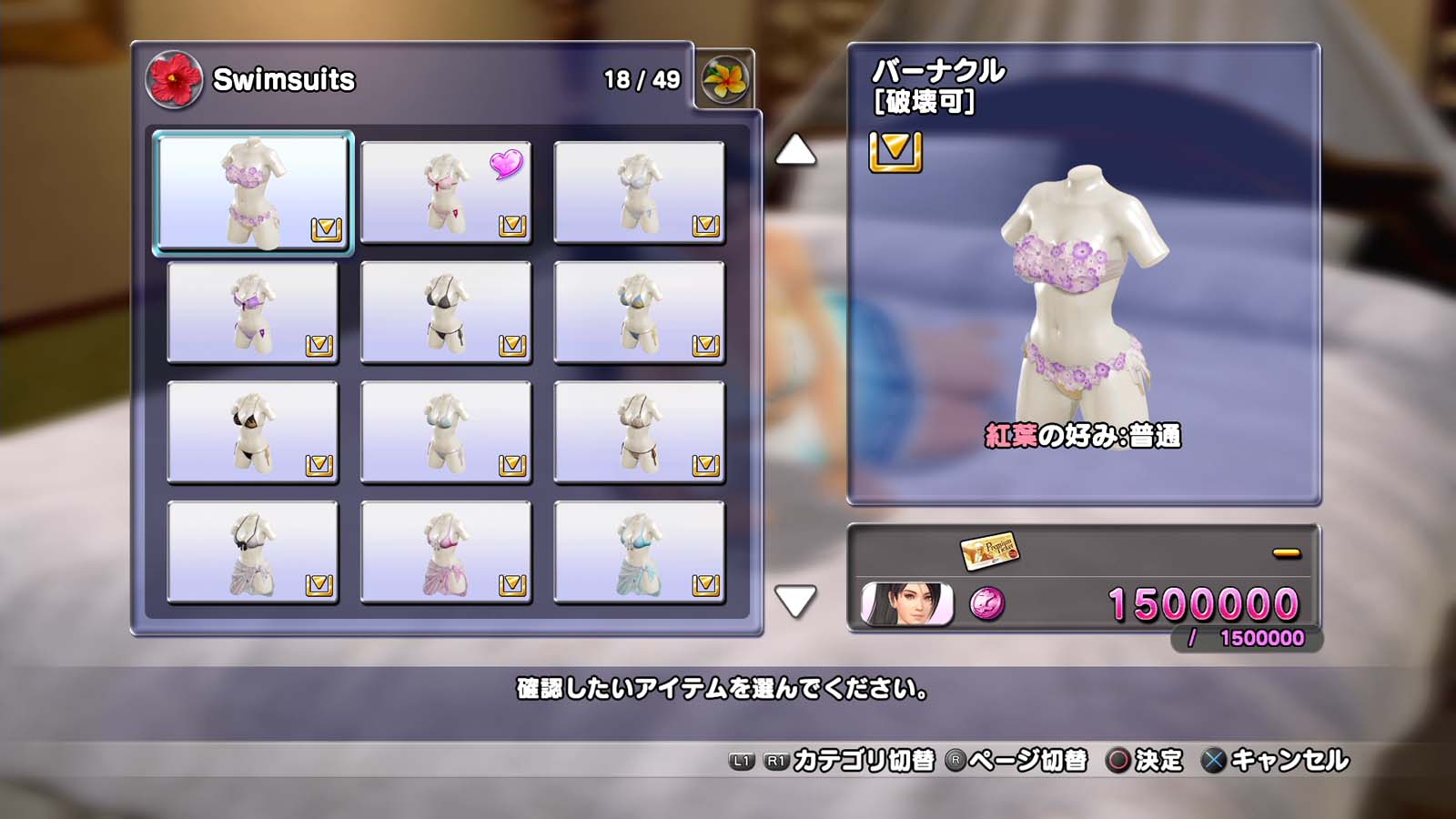This screenshot has width=1456, height=819.
Task: Select the brown string bikini tile
Action: 639,432
